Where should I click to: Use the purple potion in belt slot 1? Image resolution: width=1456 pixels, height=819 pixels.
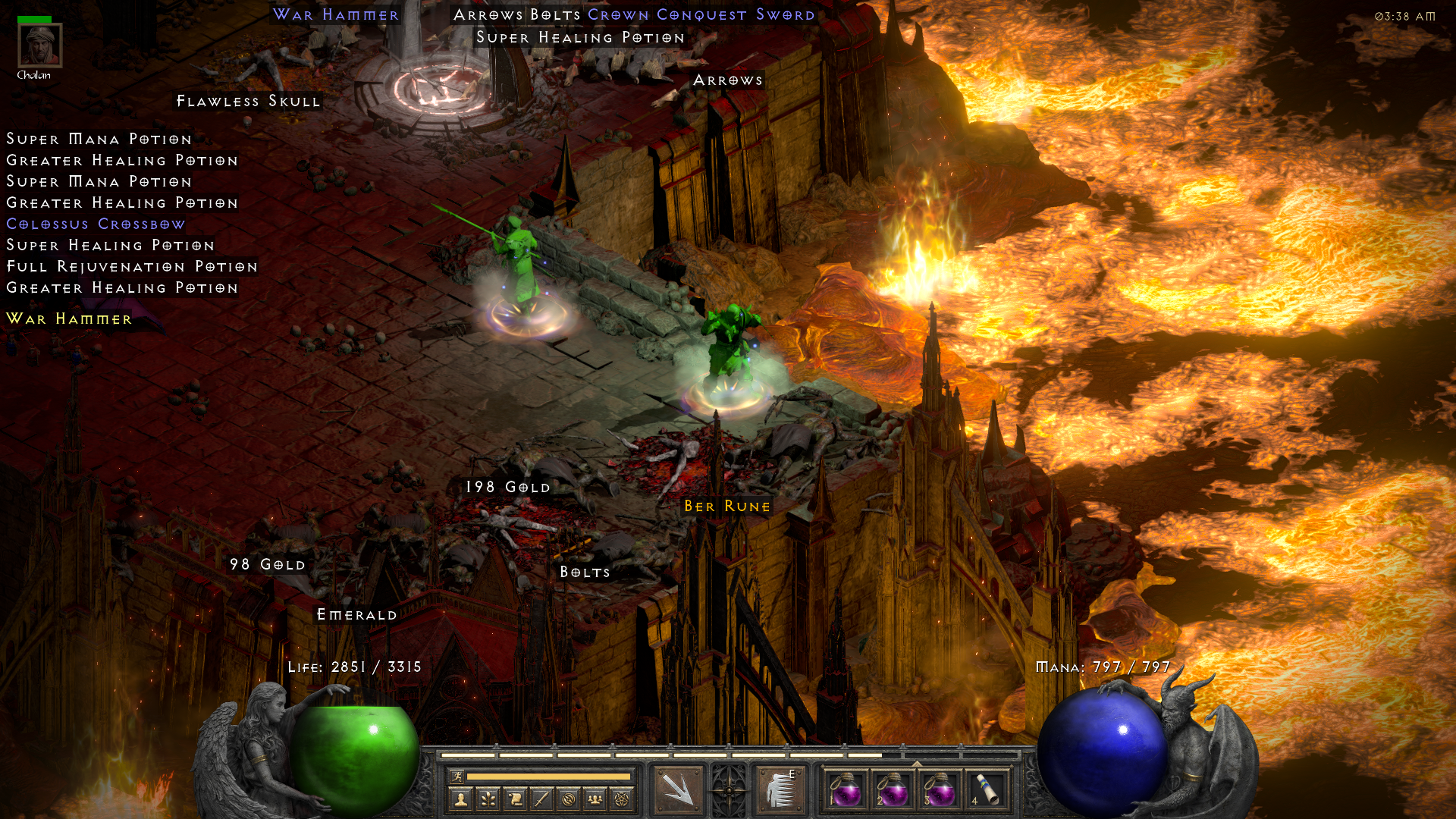coord(846,789)
